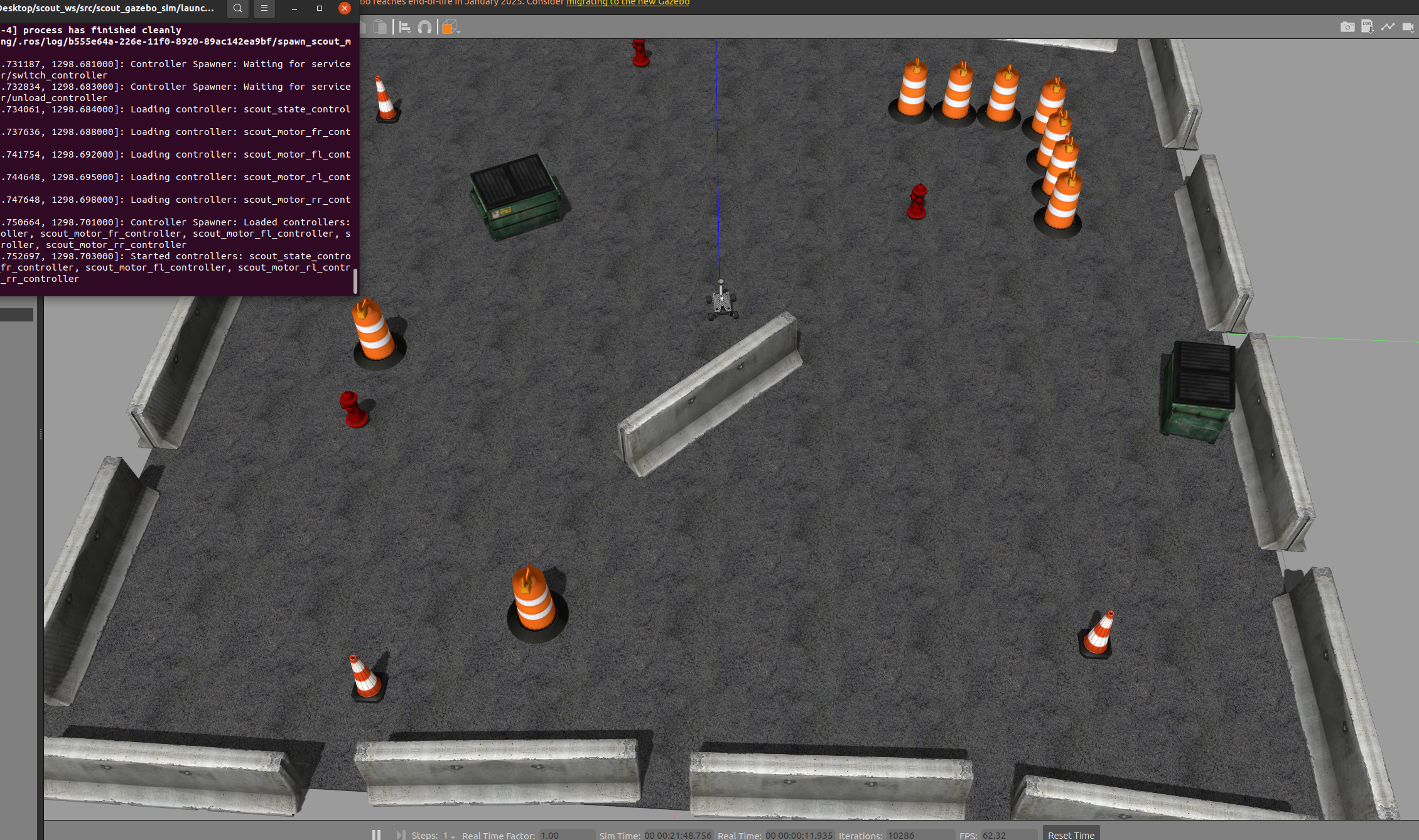The image size is (1419, 840).
Task: Close the terminal window
Action: (344, 9)
